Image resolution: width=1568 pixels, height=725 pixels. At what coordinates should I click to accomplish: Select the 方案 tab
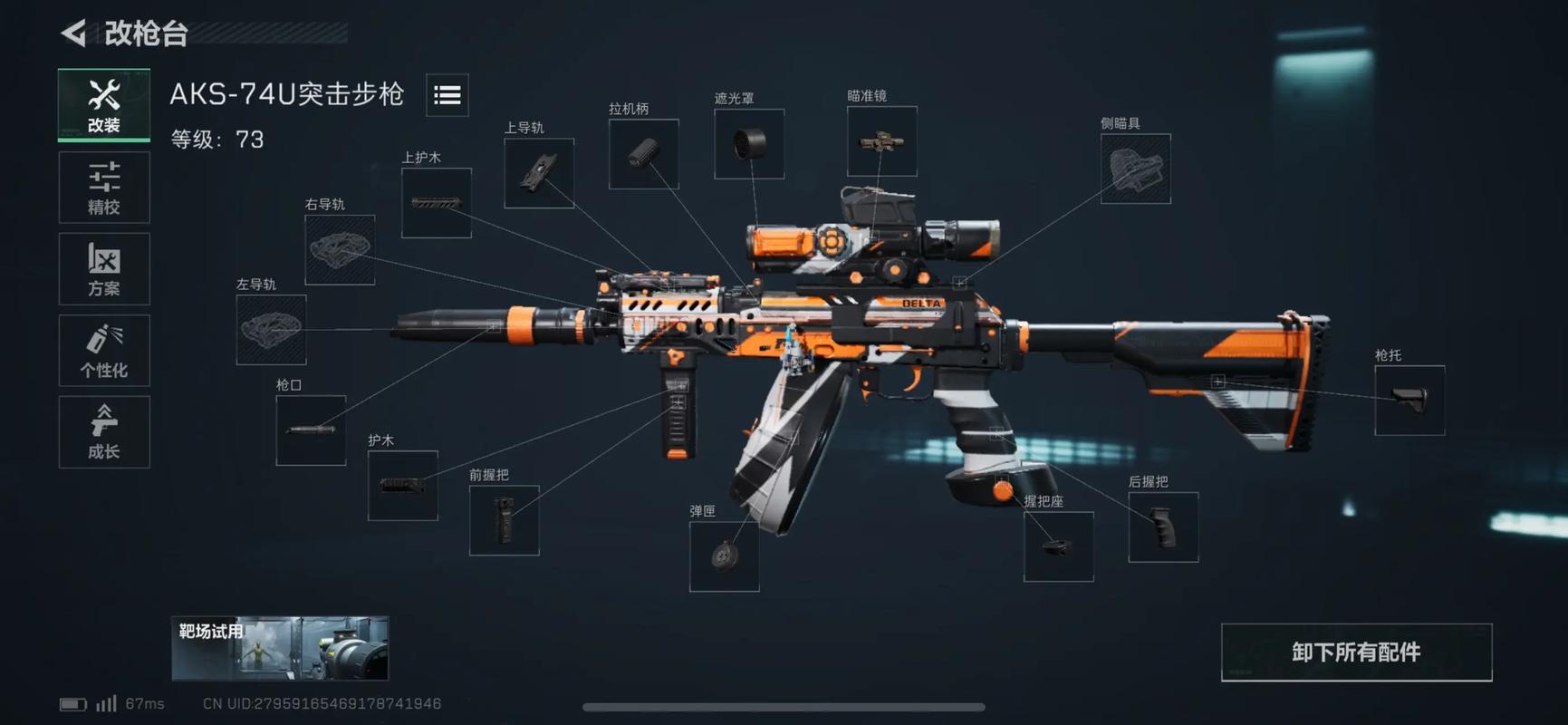104,269
